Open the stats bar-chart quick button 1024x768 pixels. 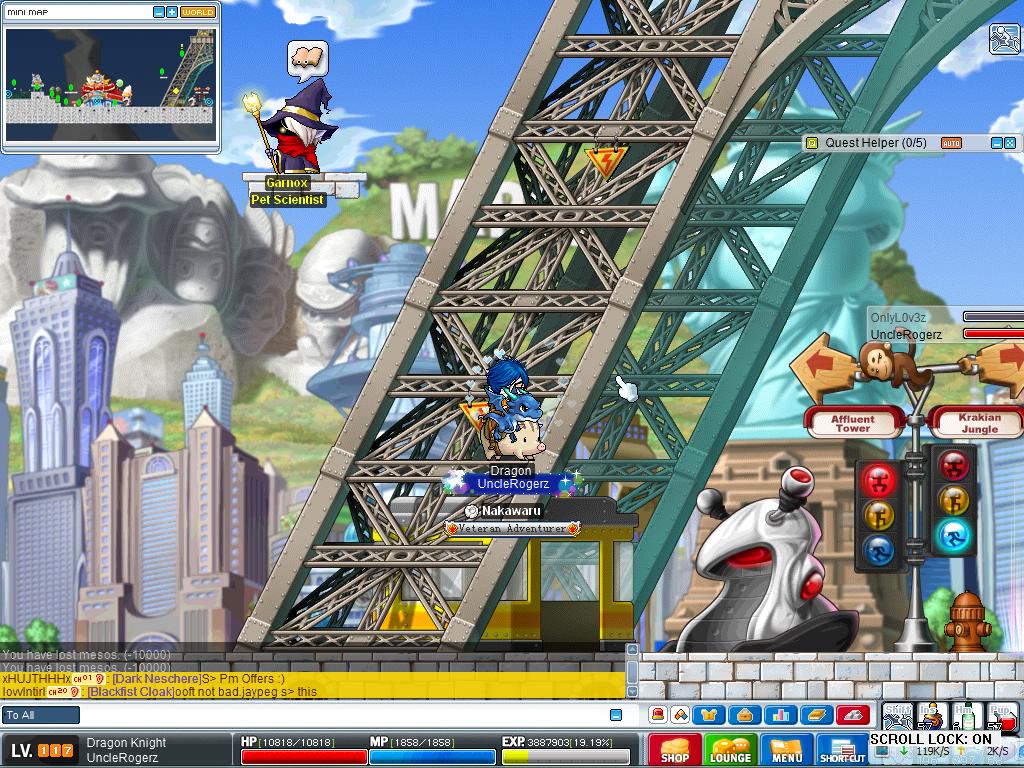(x=781, y=715)
